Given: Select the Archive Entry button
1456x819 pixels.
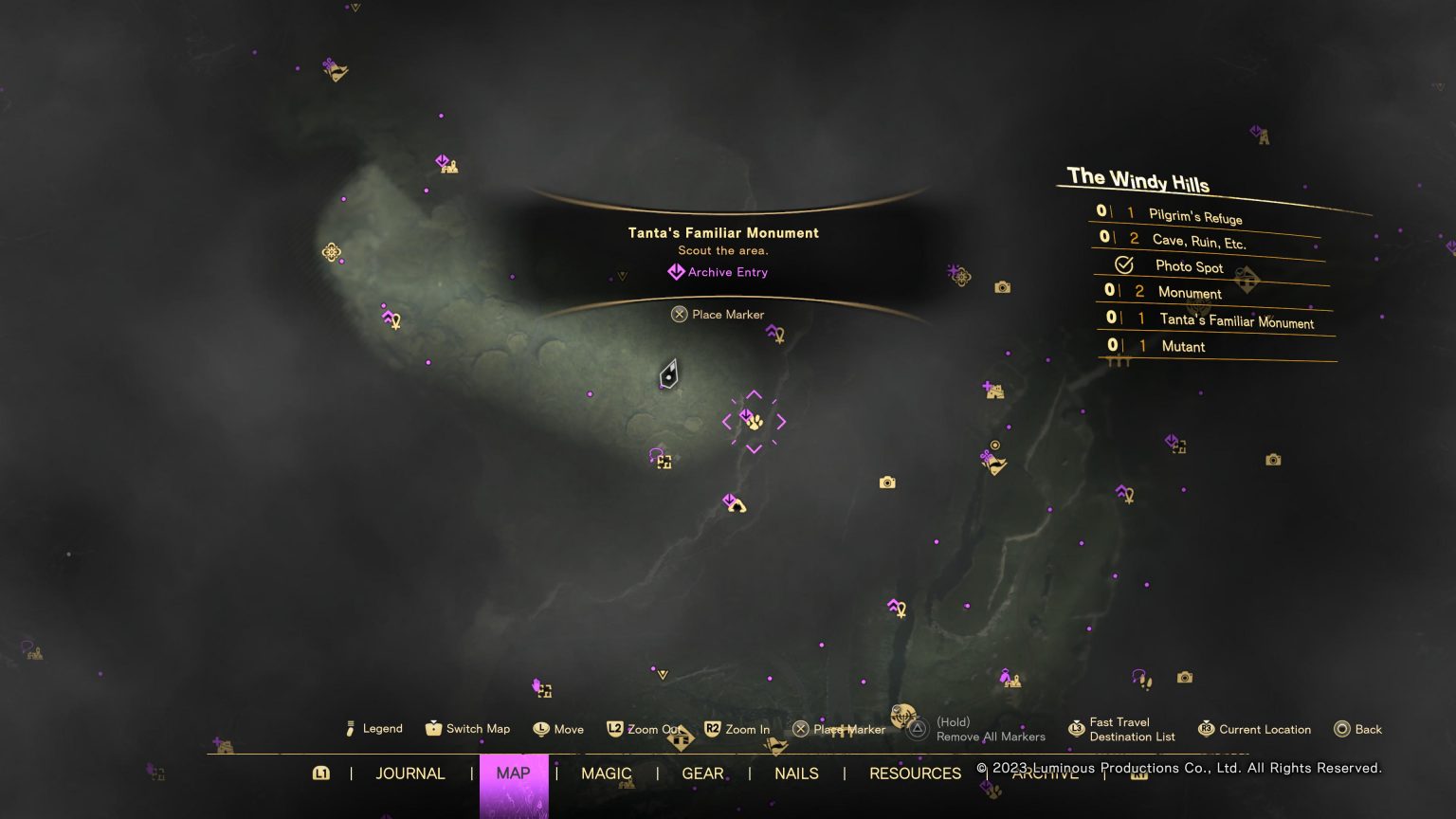Looking at the screenshot, I should 718,272.
